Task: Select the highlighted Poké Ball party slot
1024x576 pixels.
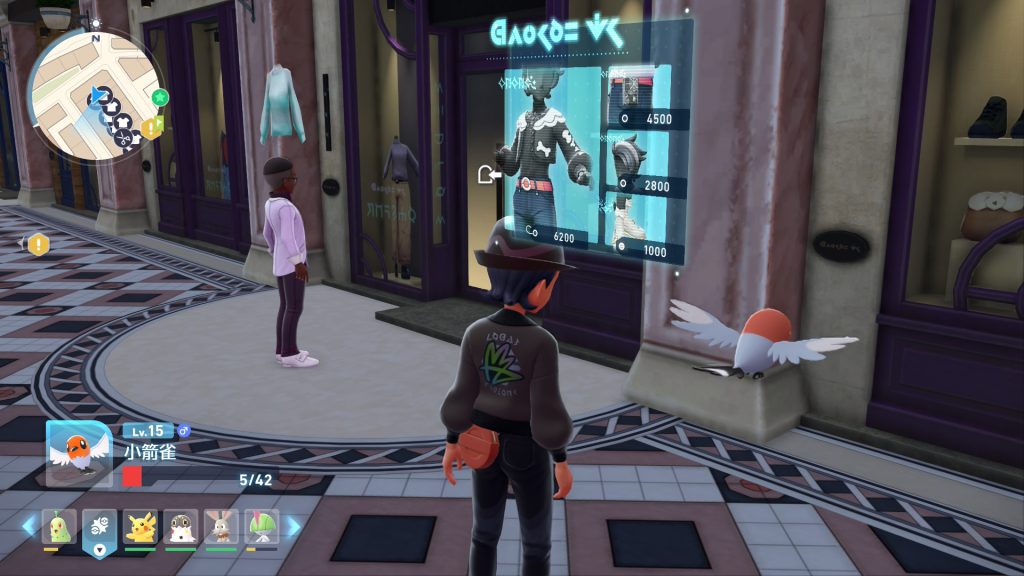Action: (100, 527)
